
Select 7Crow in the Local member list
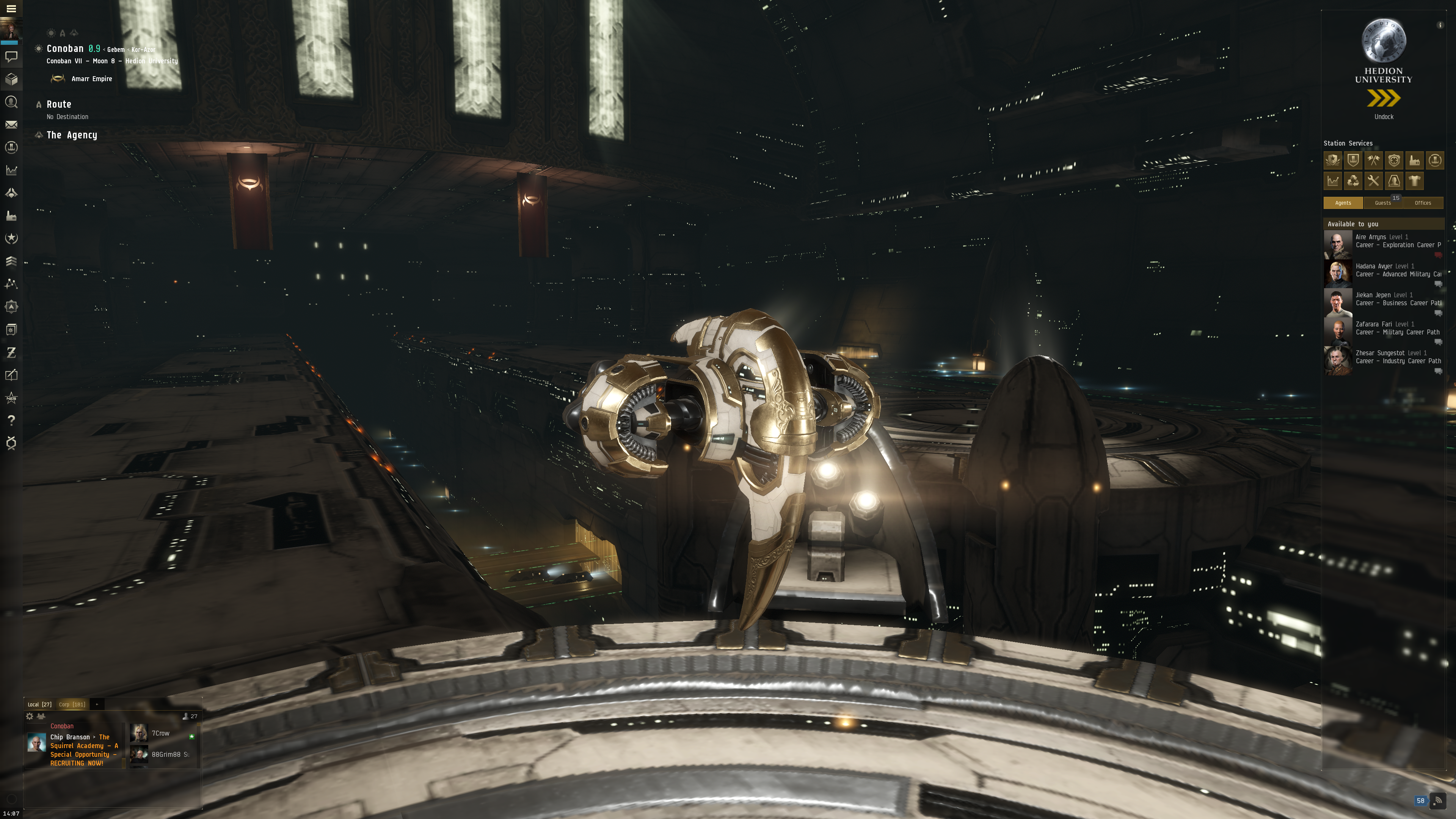point(160,733)
